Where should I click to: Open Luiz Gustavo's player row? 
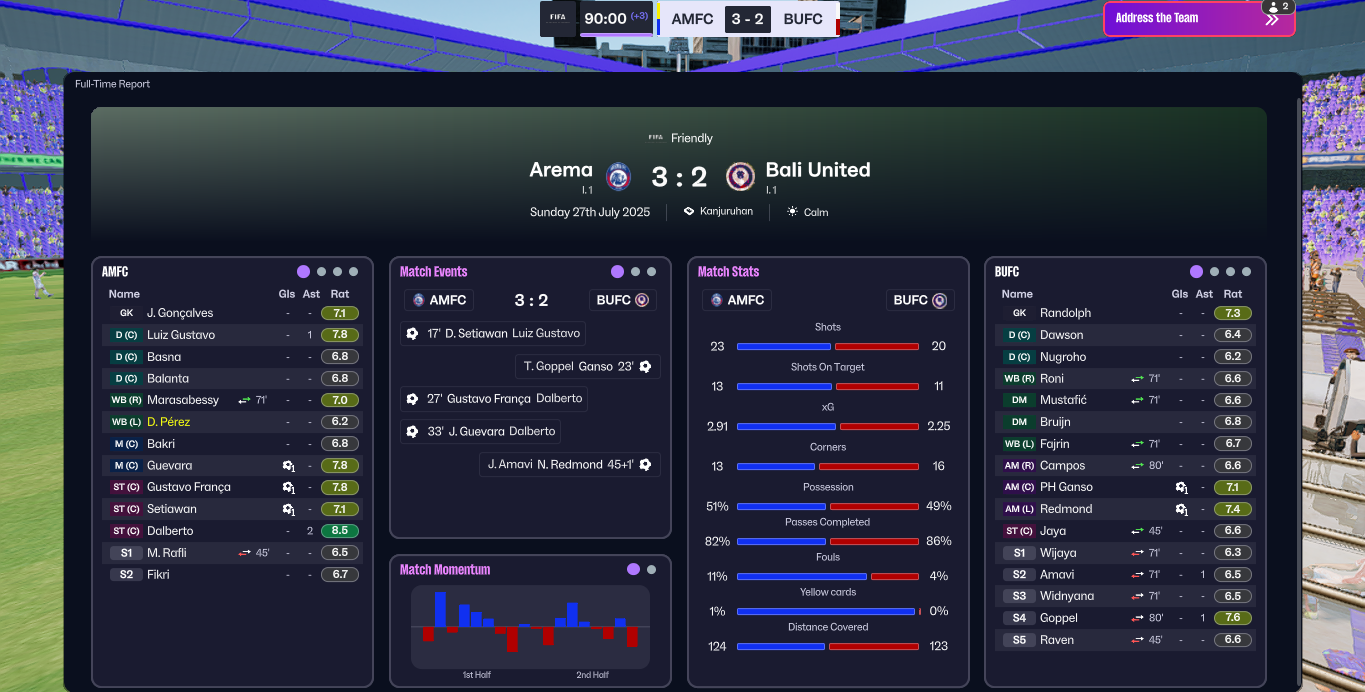coord(180,335)
